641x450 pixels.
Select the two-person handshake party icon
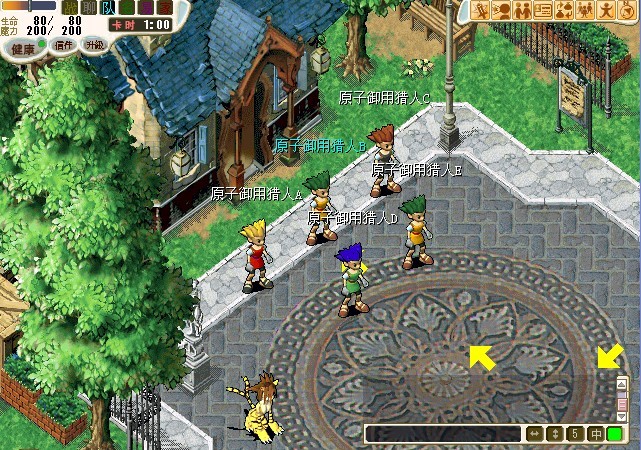[x=521, y=10]
